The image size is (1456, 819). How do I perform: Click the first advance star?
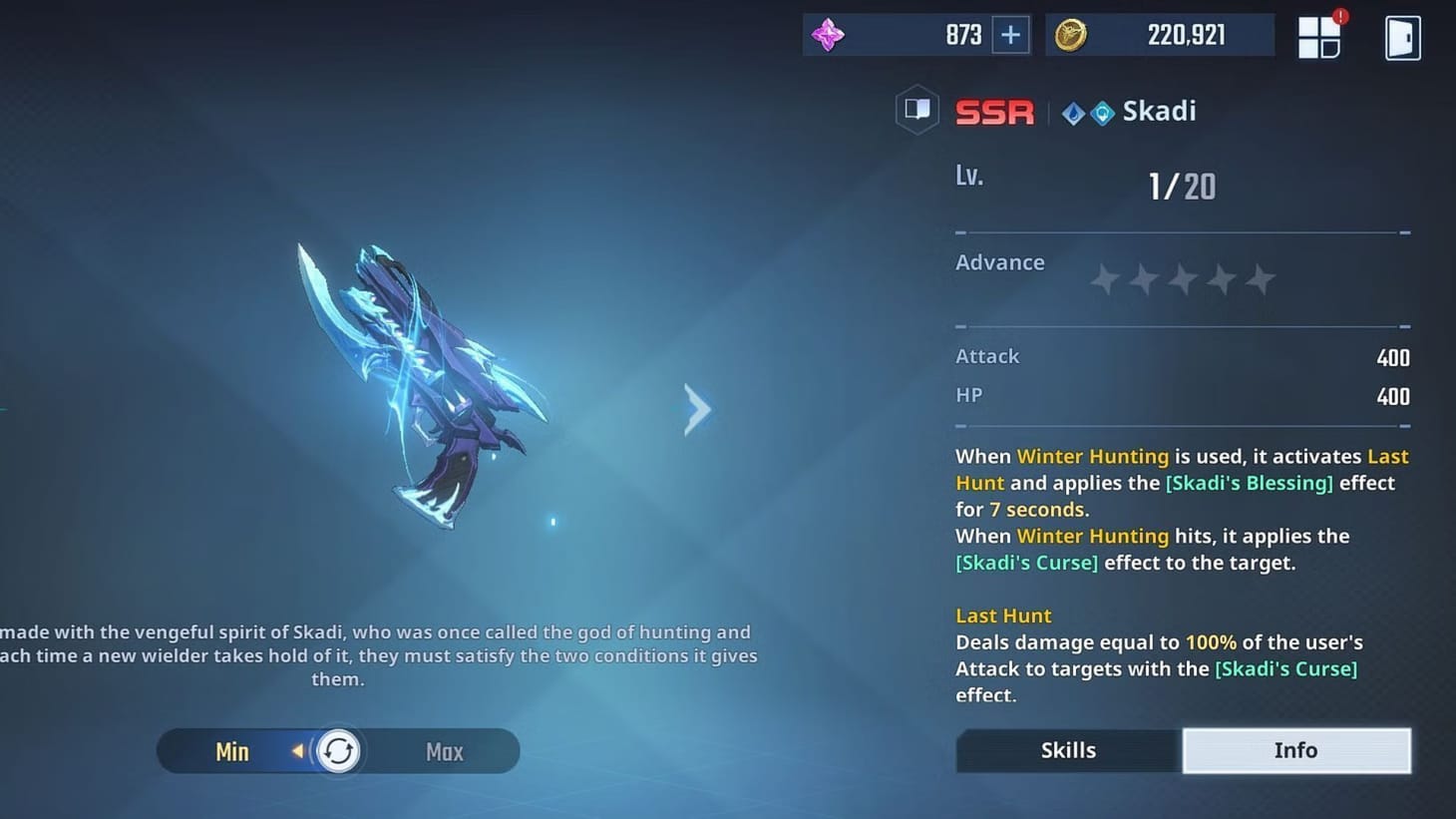tap(1104, 280)
